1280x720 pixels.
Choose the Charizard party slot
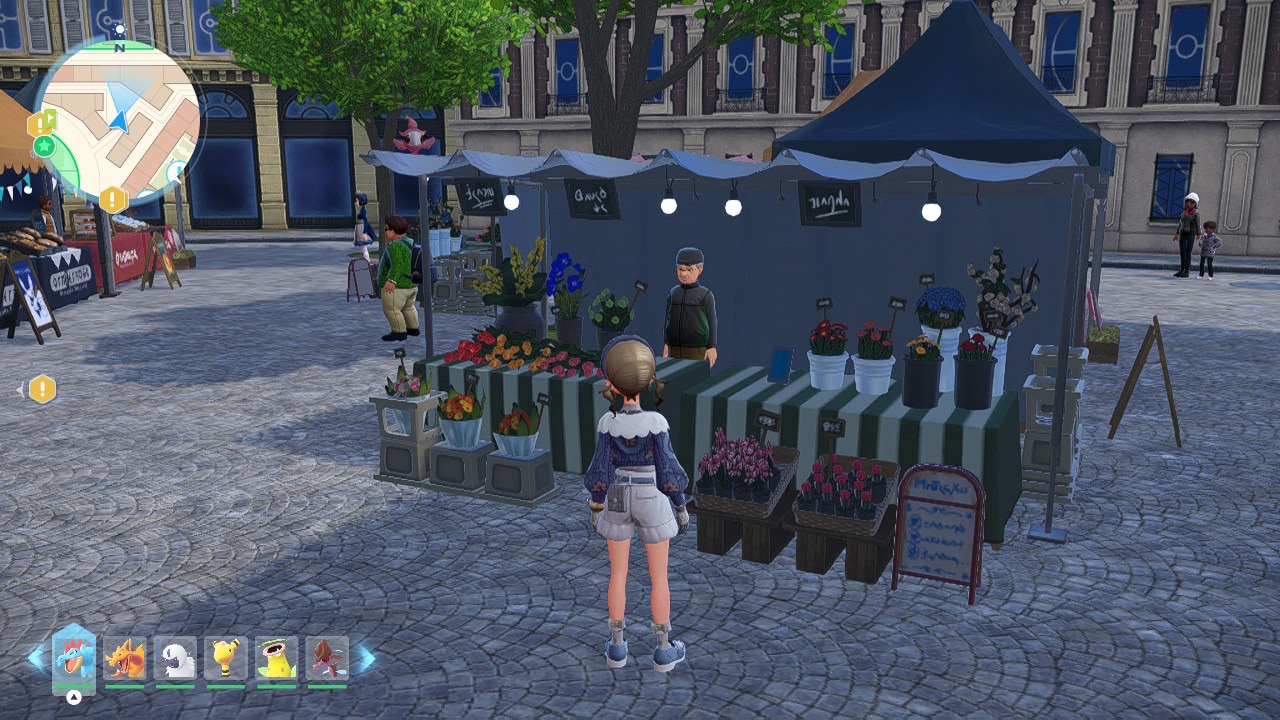(x=125, y=658)
